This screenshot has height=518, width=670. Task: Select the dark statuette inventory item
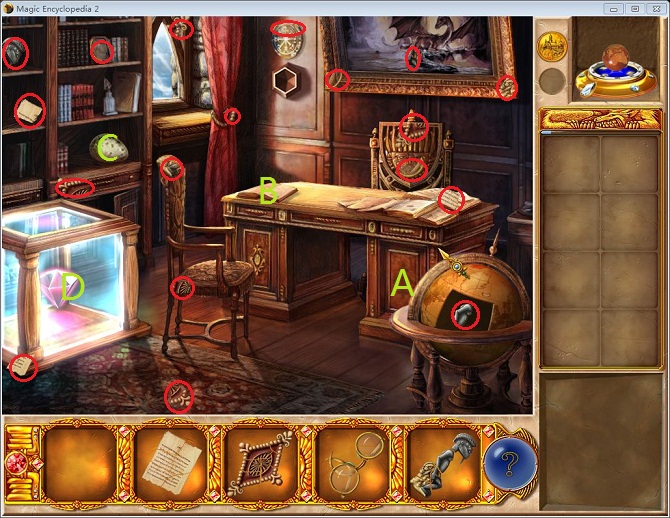440,462
